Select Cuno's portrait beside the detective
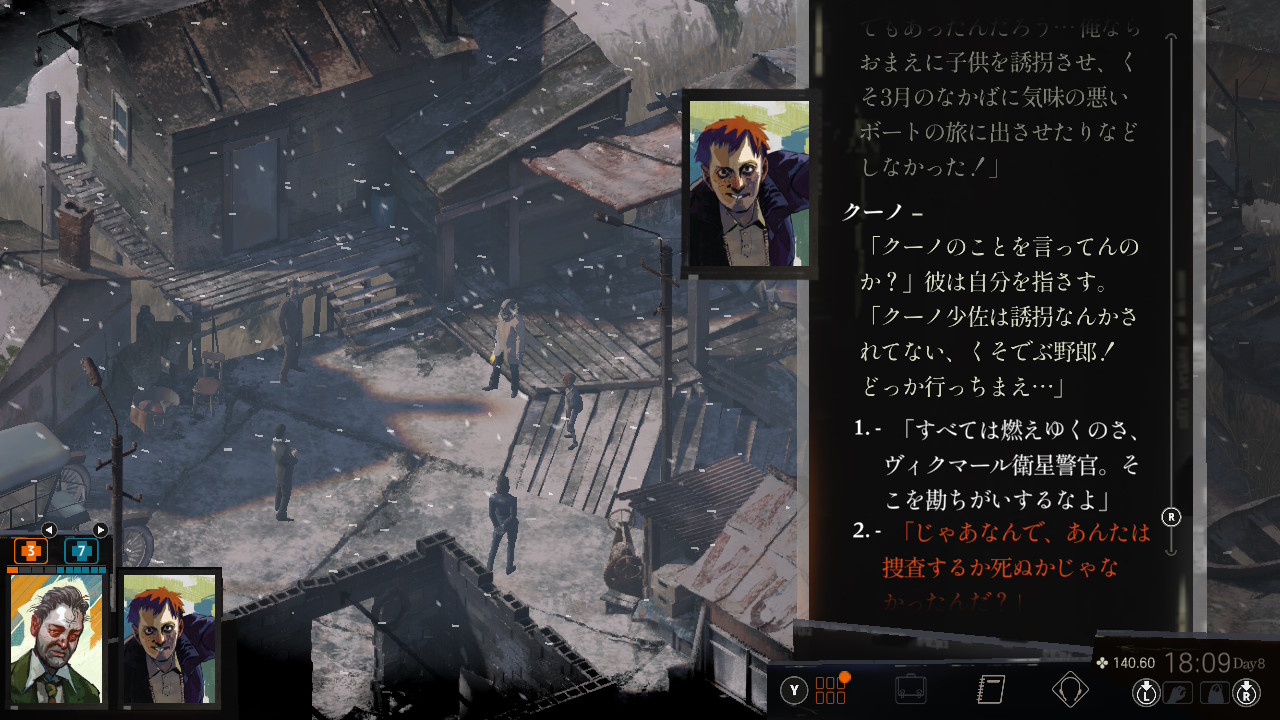 click(x=169, y=638)
